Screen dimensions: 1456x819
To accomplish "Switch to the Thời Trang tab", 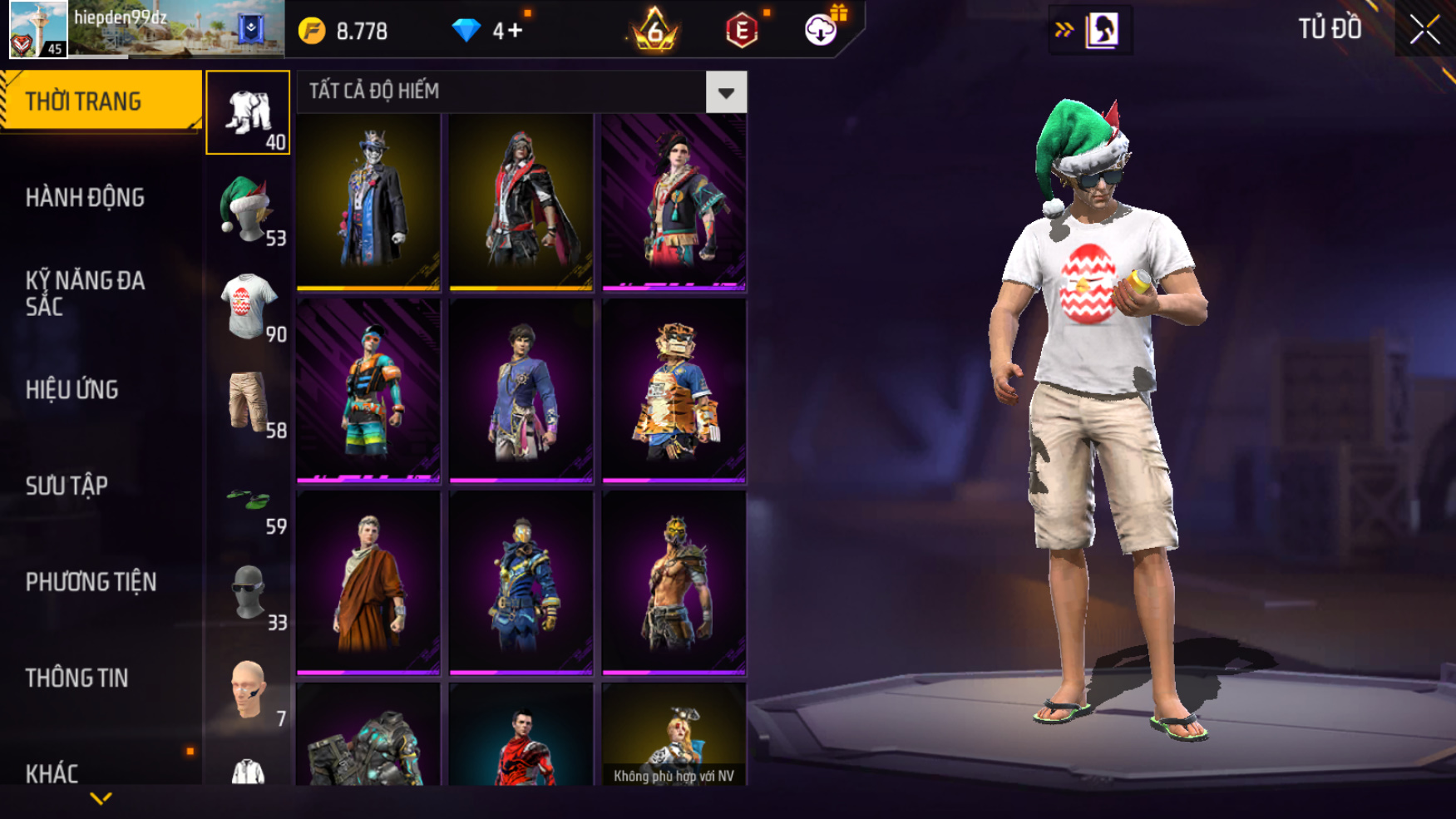I will 100,101.
